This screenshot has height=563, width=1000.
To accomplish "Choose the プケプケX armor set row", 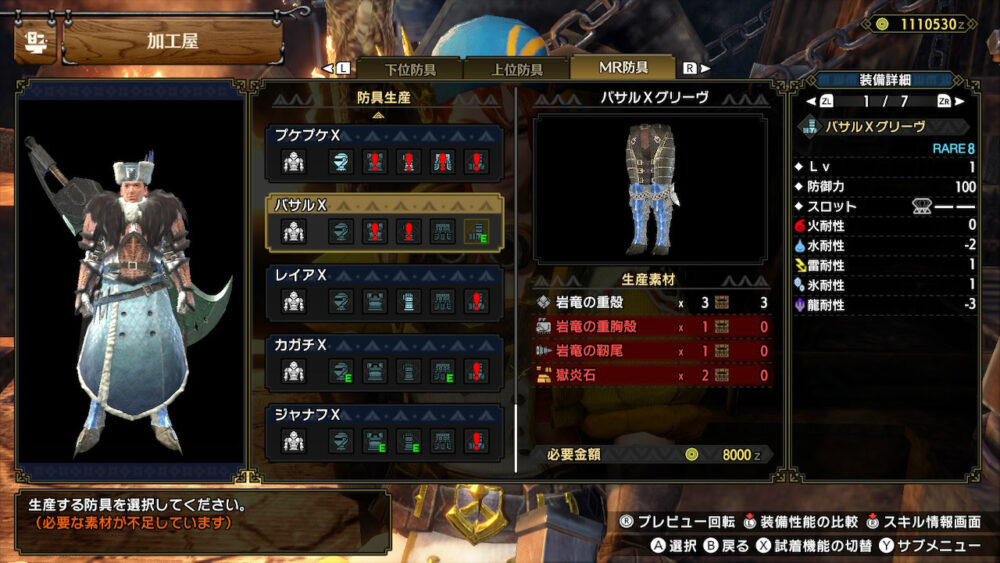I will coord(385,150).
